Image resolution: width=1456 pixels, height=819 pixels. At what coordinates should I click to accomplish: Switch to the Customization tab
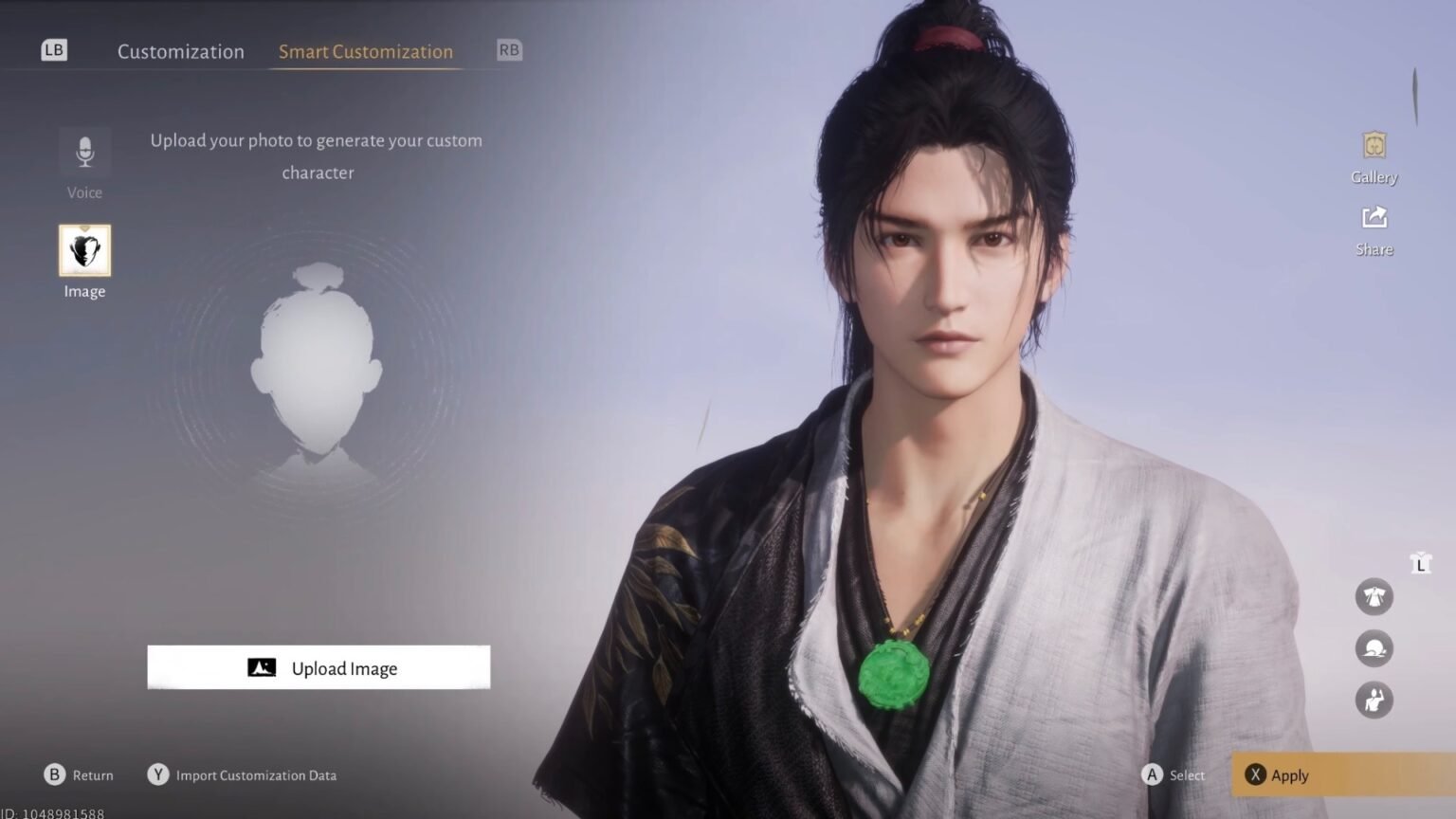tap(180, 52)
